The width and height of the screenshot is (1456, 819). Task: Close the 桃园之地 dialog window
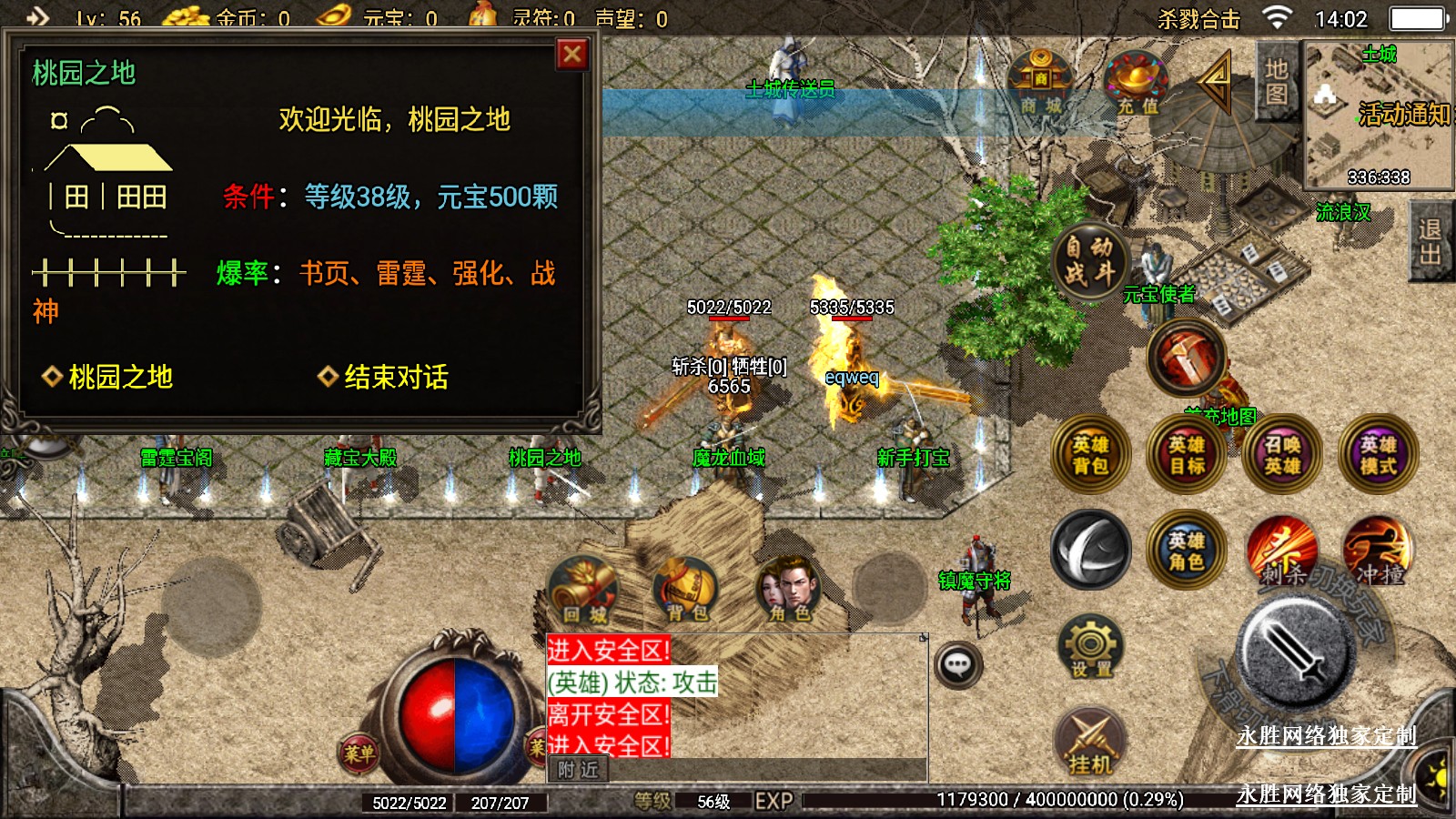(x=571, y=56)
